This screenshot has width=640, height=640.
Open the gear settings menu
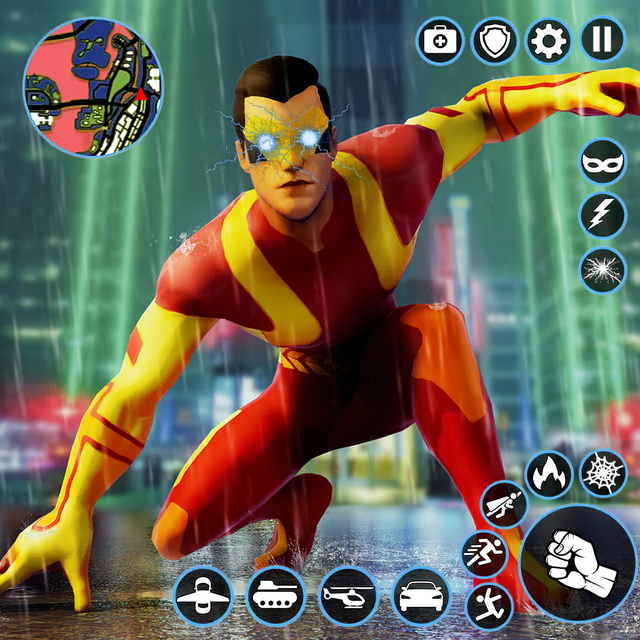click(x=548, y=40)
